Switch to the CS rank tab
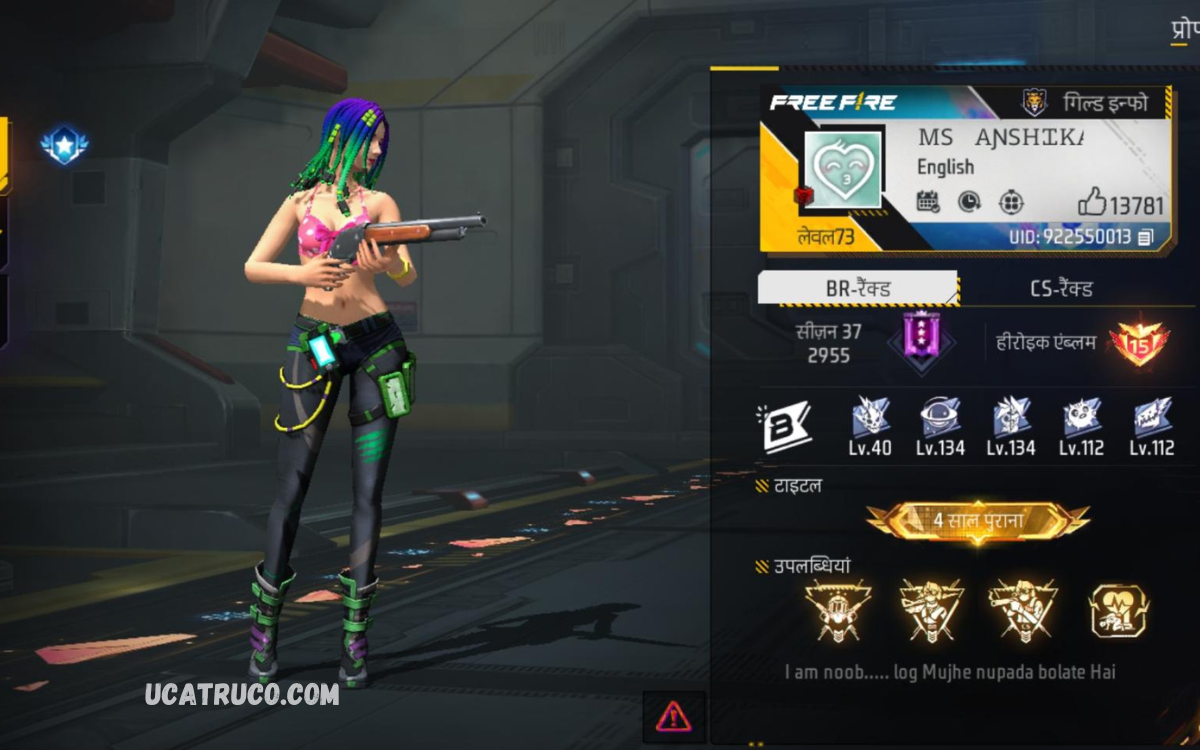Viewport: 1200px width, 750px height. tap(1061, 289)
